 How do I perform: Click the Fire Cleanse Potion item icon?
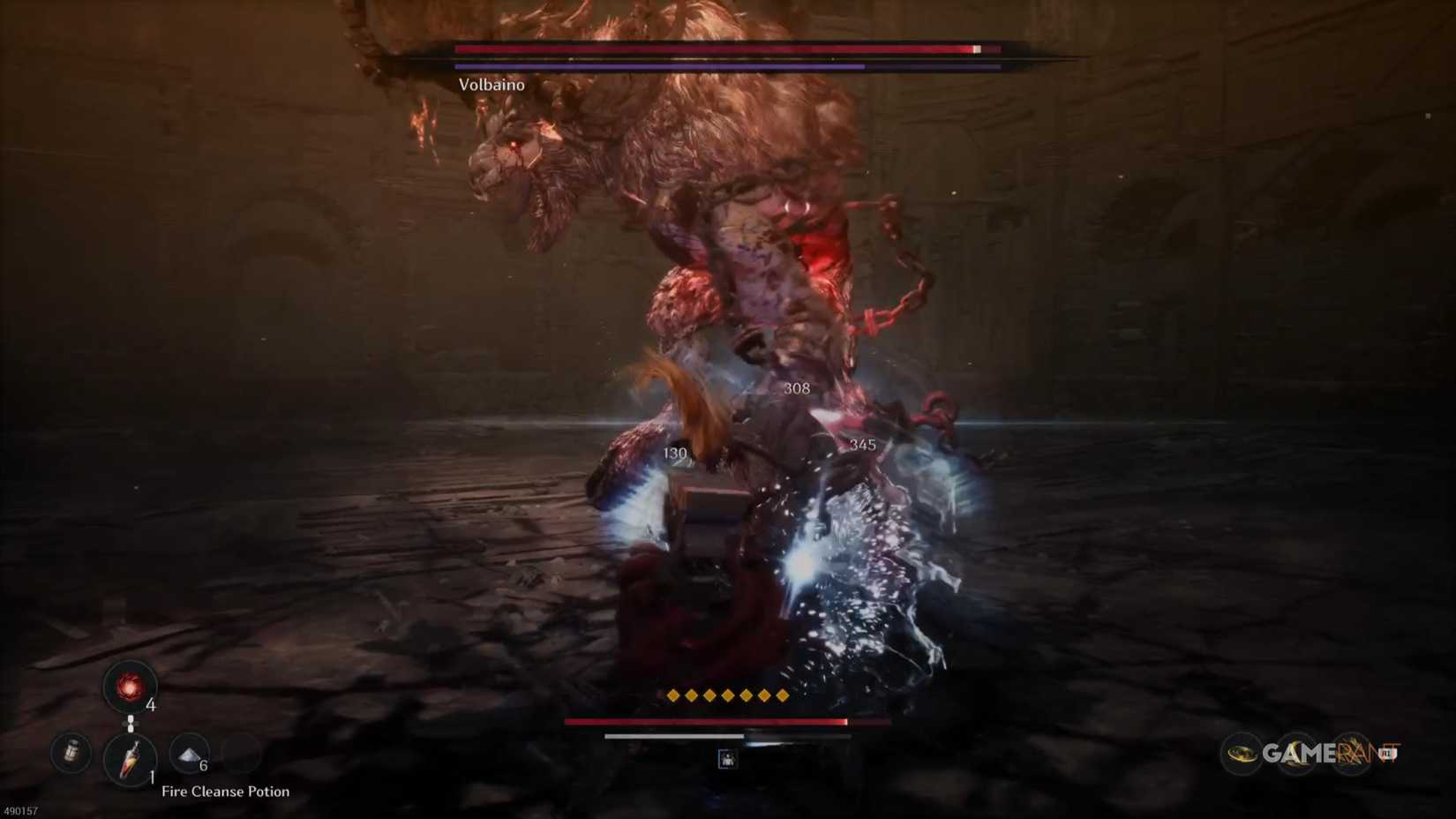[x=131, y=759]
